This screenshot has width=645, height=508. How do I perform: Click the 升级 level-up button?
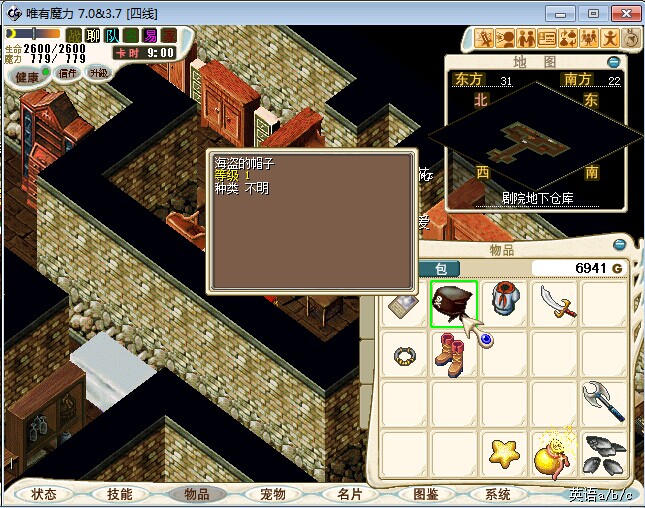tap(98, 73)
